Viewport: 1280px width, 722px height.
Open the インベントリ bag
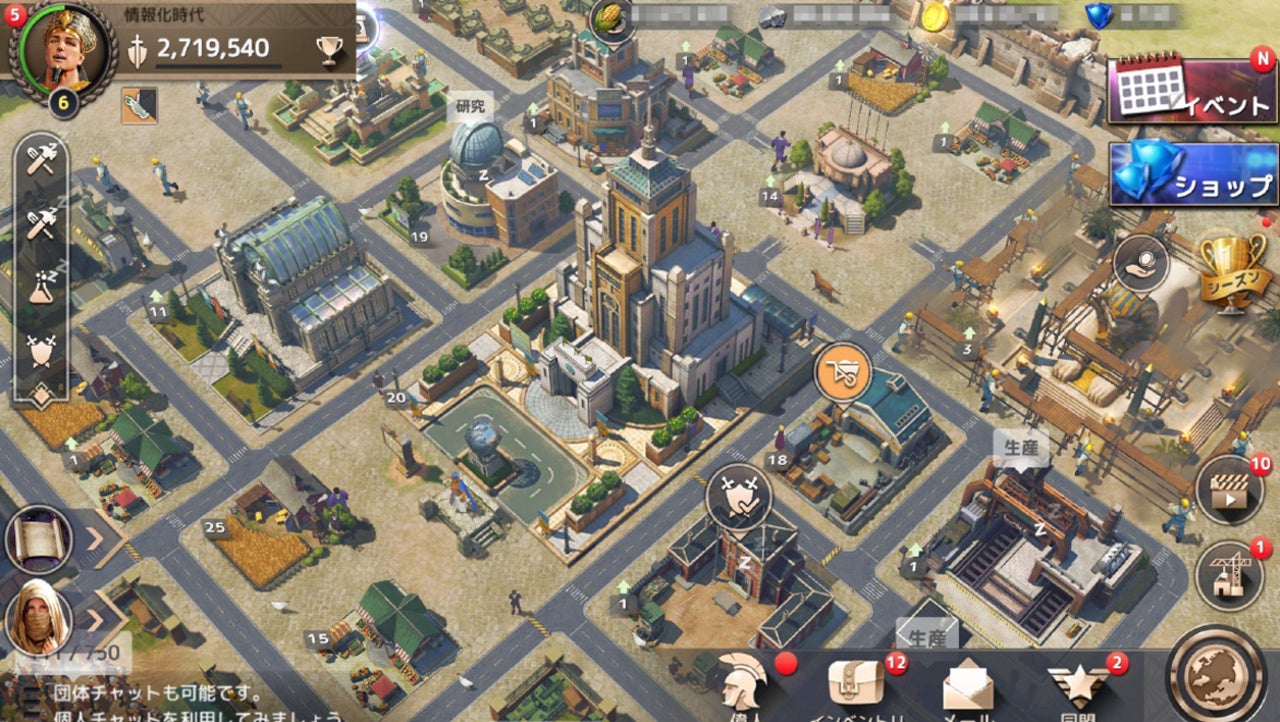click(856, 685)
